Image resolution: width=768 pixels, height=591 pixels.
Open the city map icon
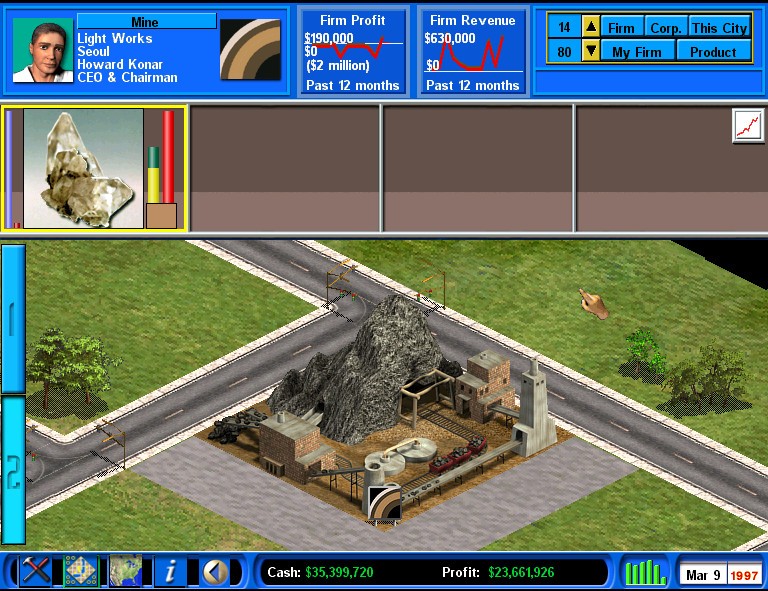81,571
